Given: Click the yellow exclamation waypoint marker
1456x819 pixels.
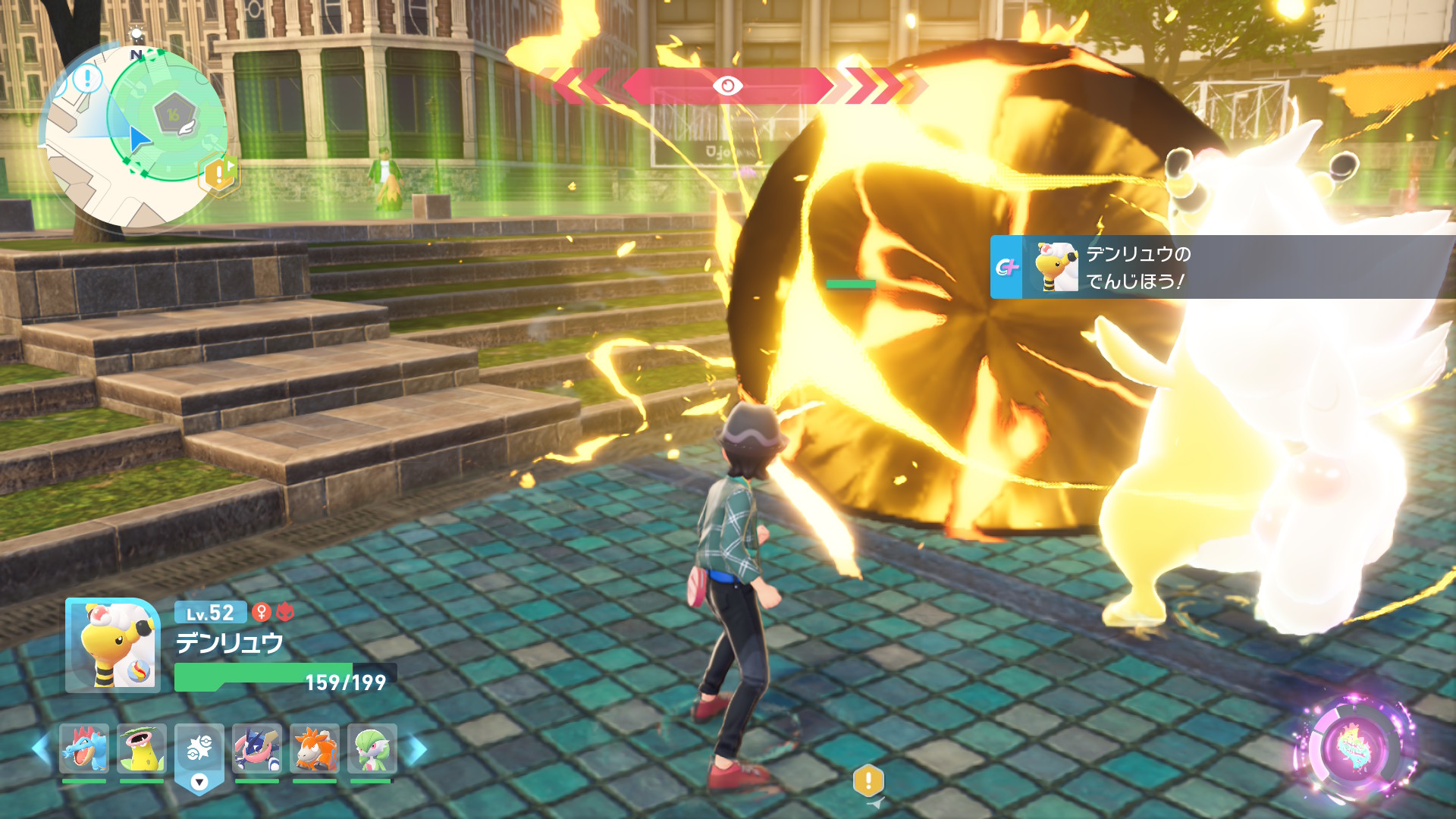Looking at the screenshot, I should coord(868,780).
